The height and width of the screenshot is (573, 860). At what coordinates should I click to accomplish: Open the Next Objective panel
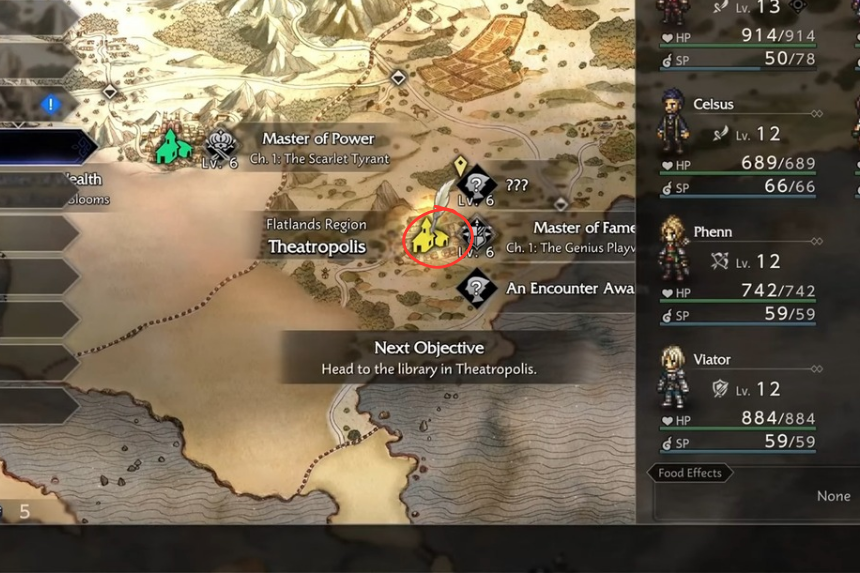428,357
